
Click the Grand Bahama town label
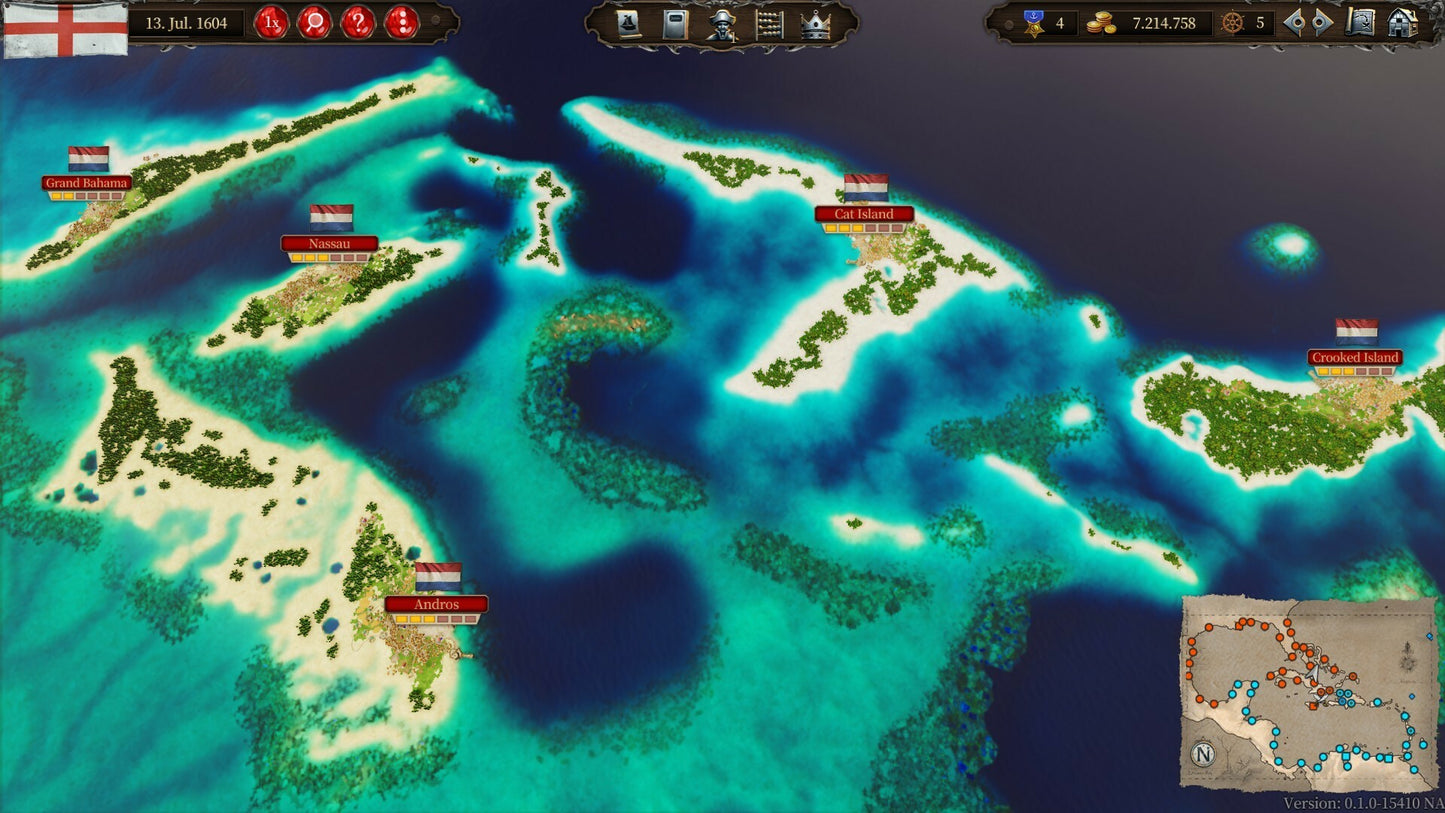click(85, 183)
